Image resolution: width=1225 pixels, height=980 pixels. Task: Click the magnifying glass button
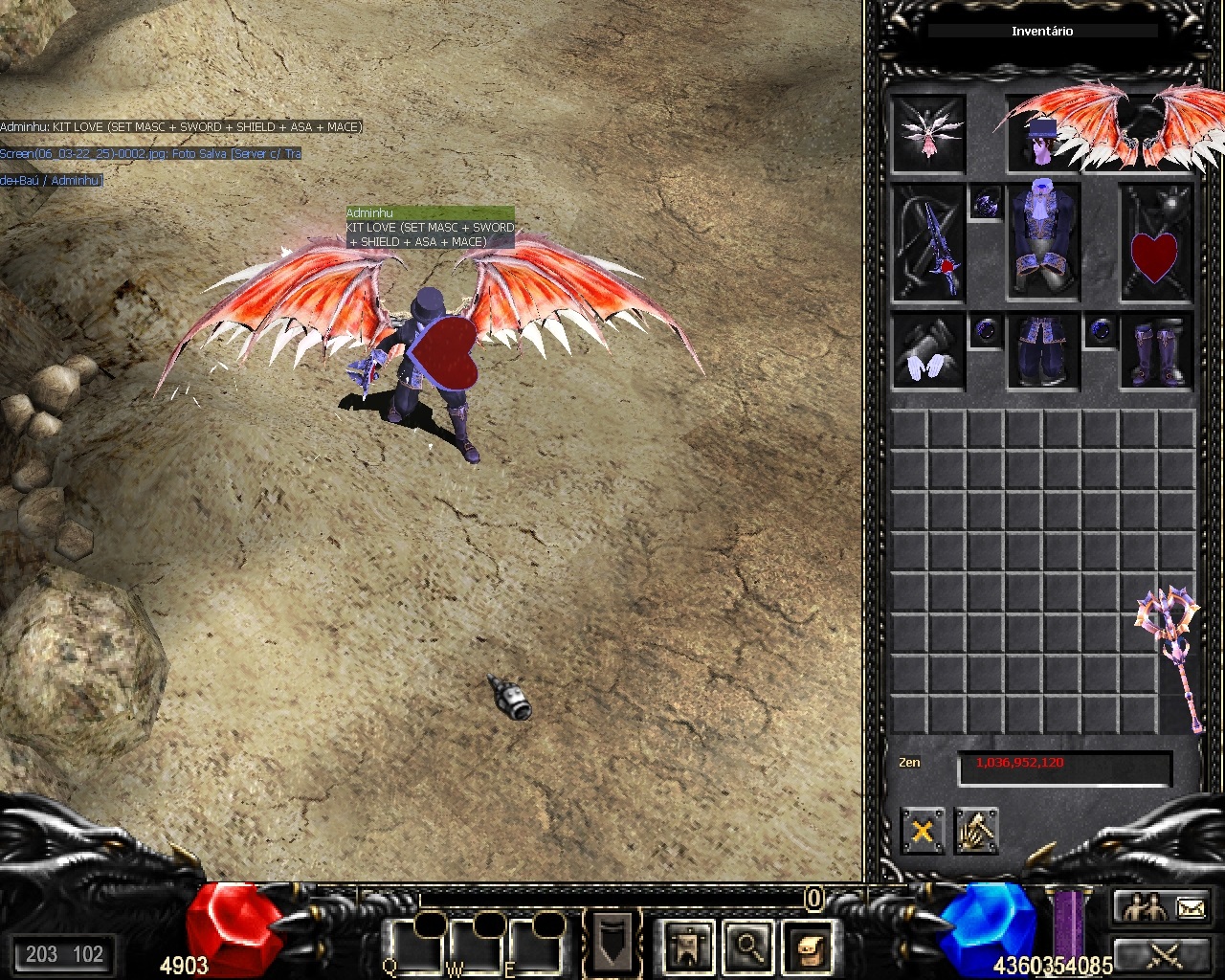pos(747,947)
